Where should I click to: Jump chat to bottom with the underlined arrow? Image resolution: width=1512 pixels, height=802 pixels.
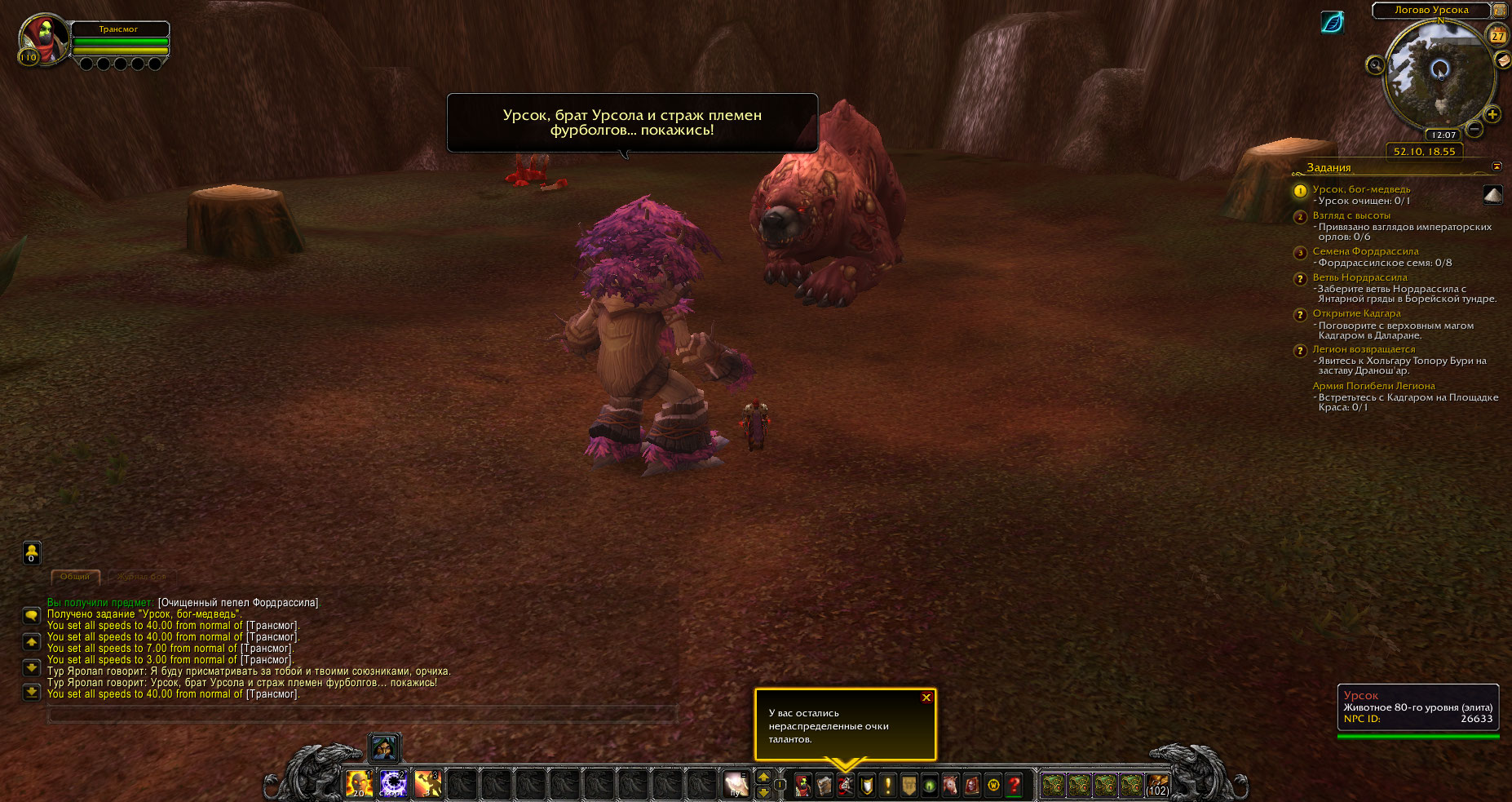(31, 692)
